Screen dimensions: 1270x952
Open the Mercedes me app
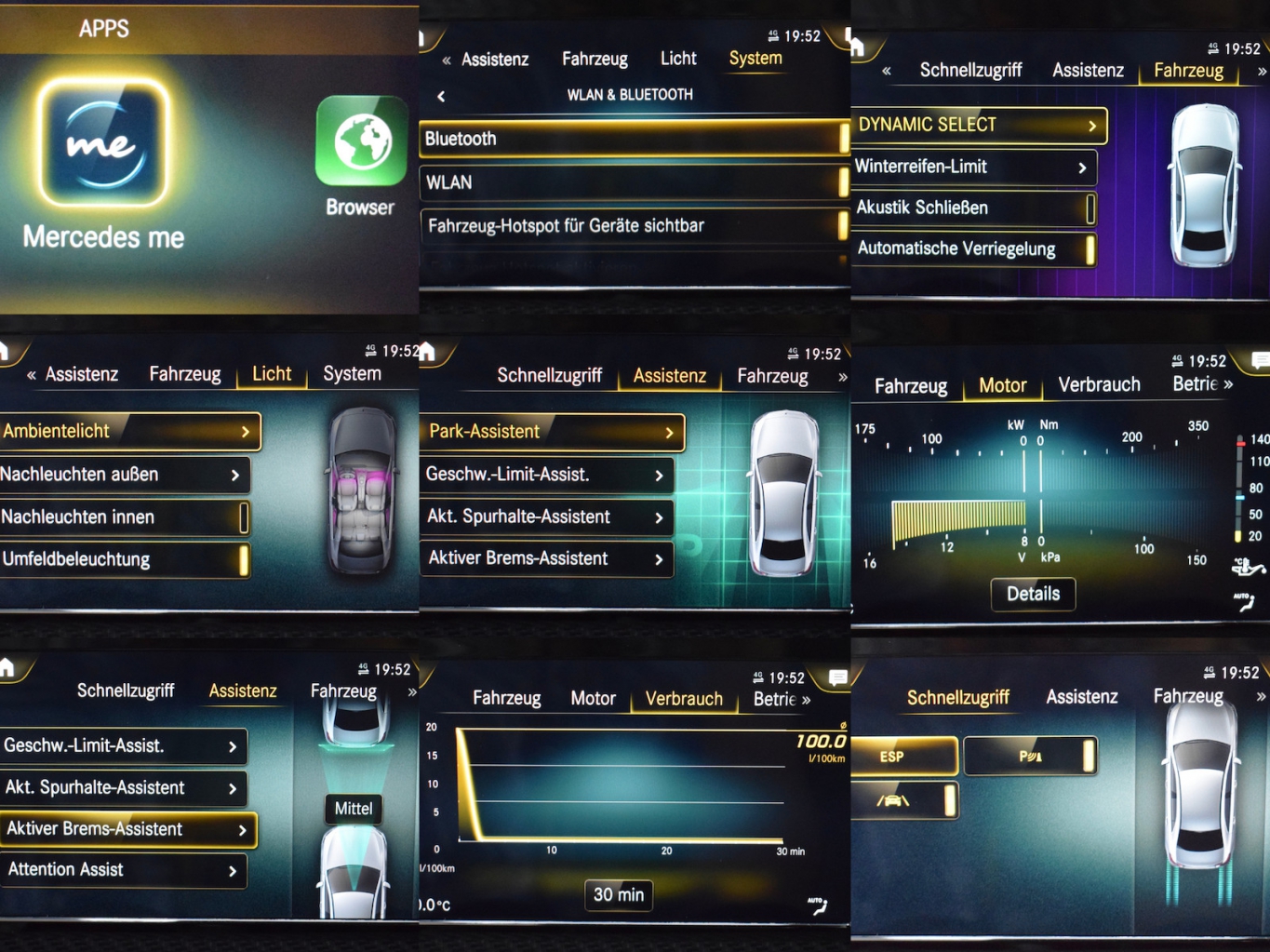pos(104,143)
